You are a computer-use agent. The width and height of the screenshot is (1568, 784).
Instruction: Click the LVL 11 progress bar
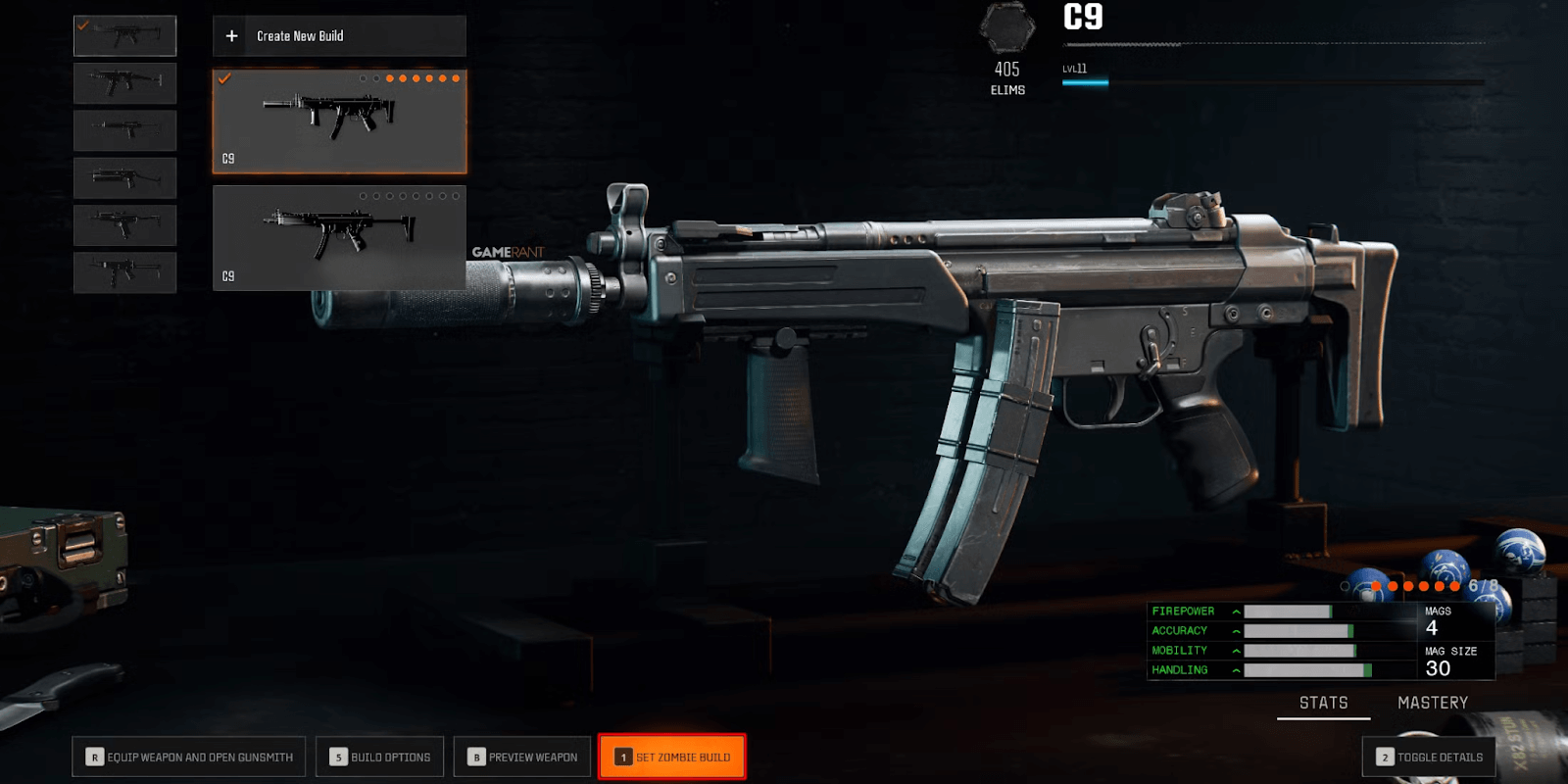tap(1084, 82)
